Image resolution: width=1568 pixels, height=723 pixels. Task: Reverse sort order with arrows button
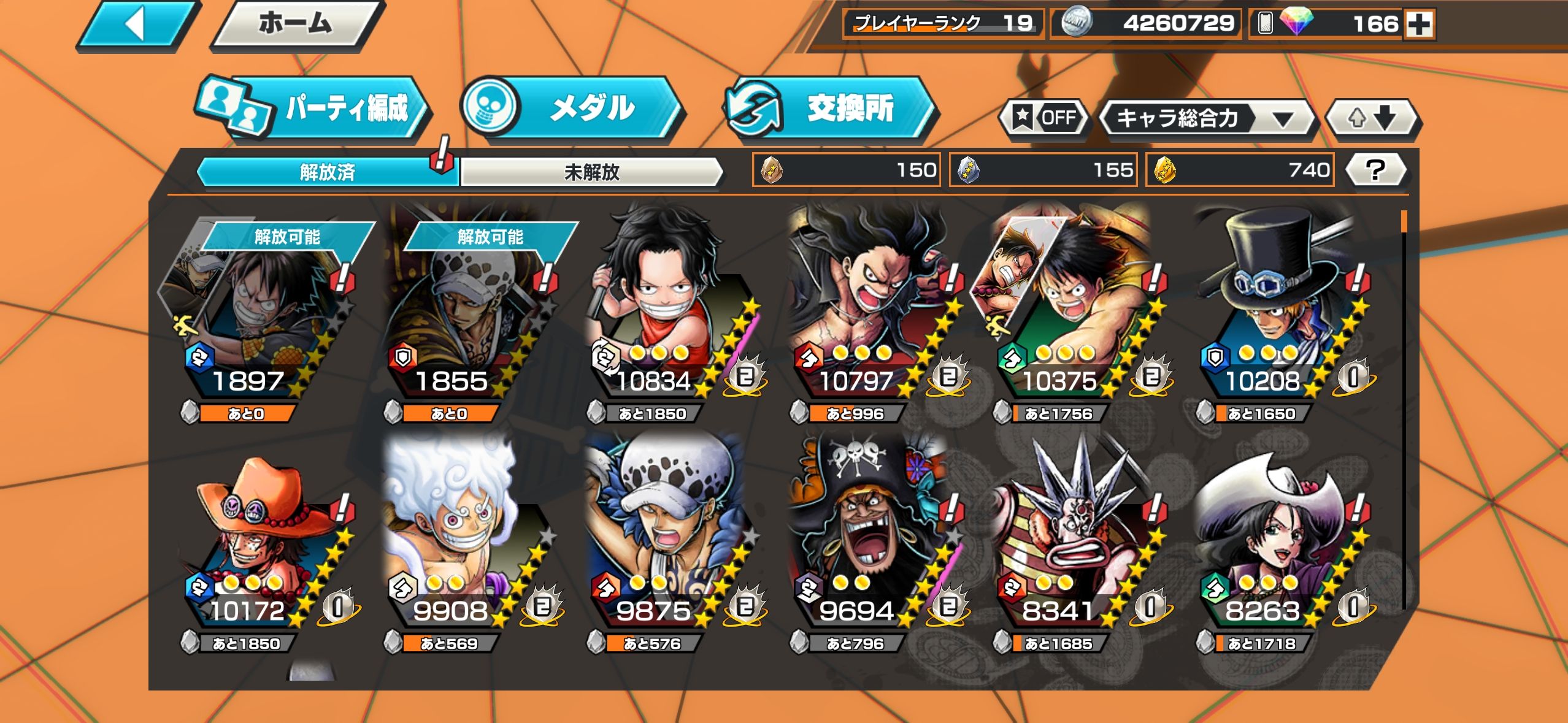click(x=1372, y=118)
